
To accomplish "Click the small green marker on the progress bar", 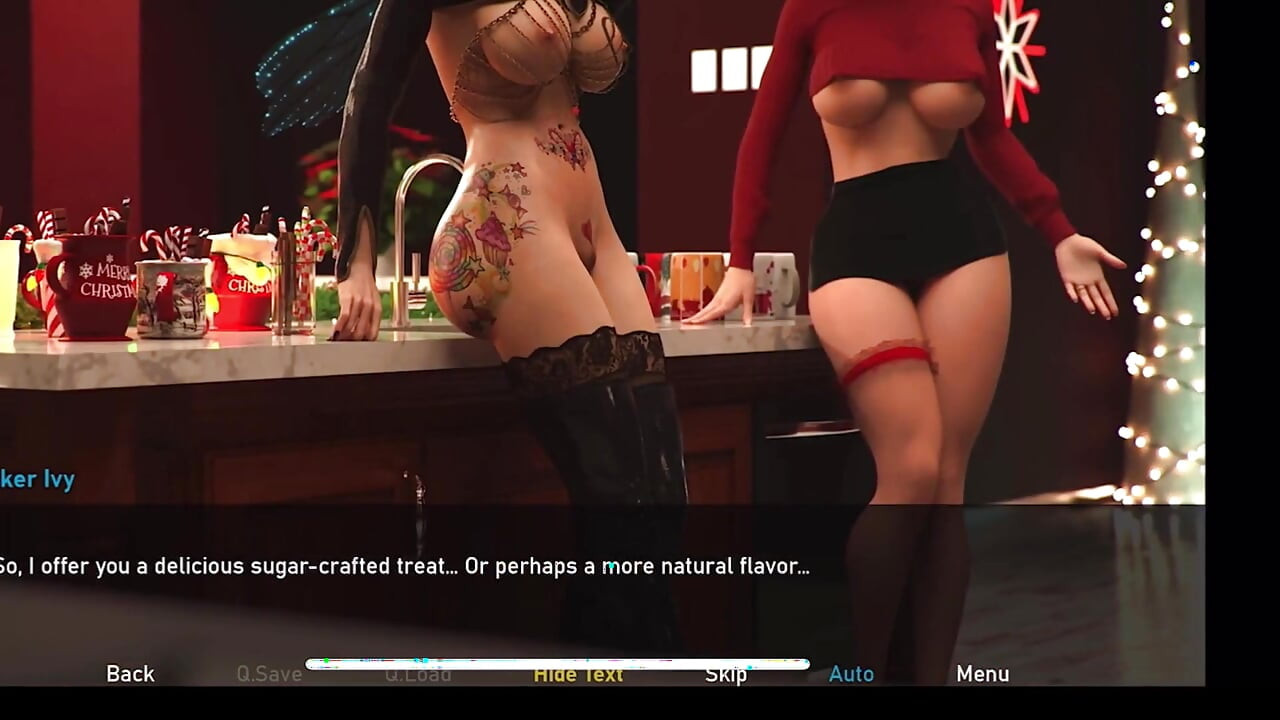I will tap(326, 660).
